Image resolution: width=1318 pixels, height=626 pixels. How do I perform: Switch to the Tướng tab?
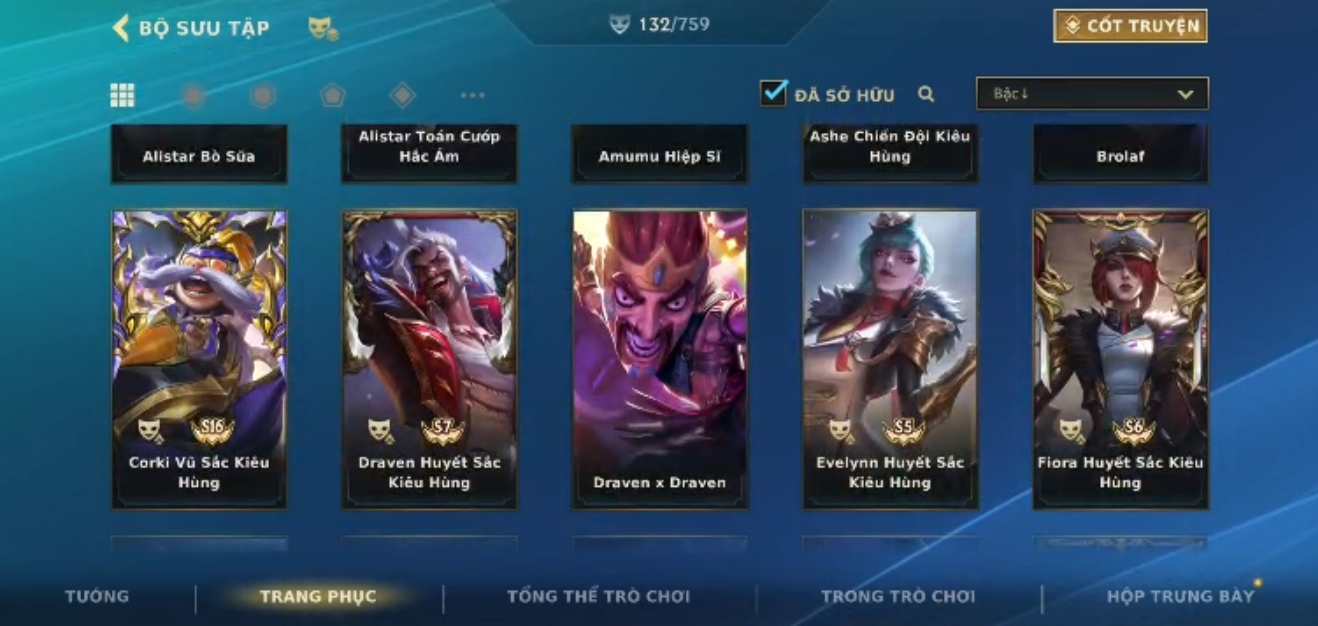point(97,596)
